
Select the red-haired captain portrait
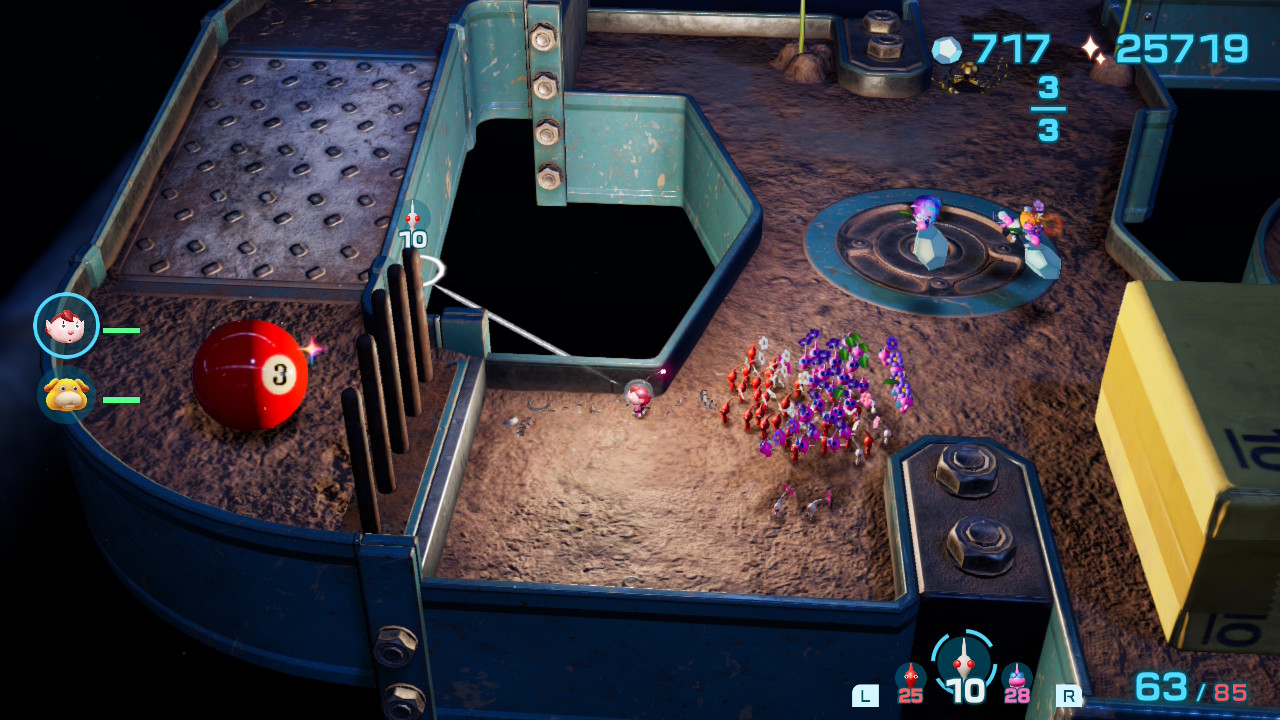point(66,325)
